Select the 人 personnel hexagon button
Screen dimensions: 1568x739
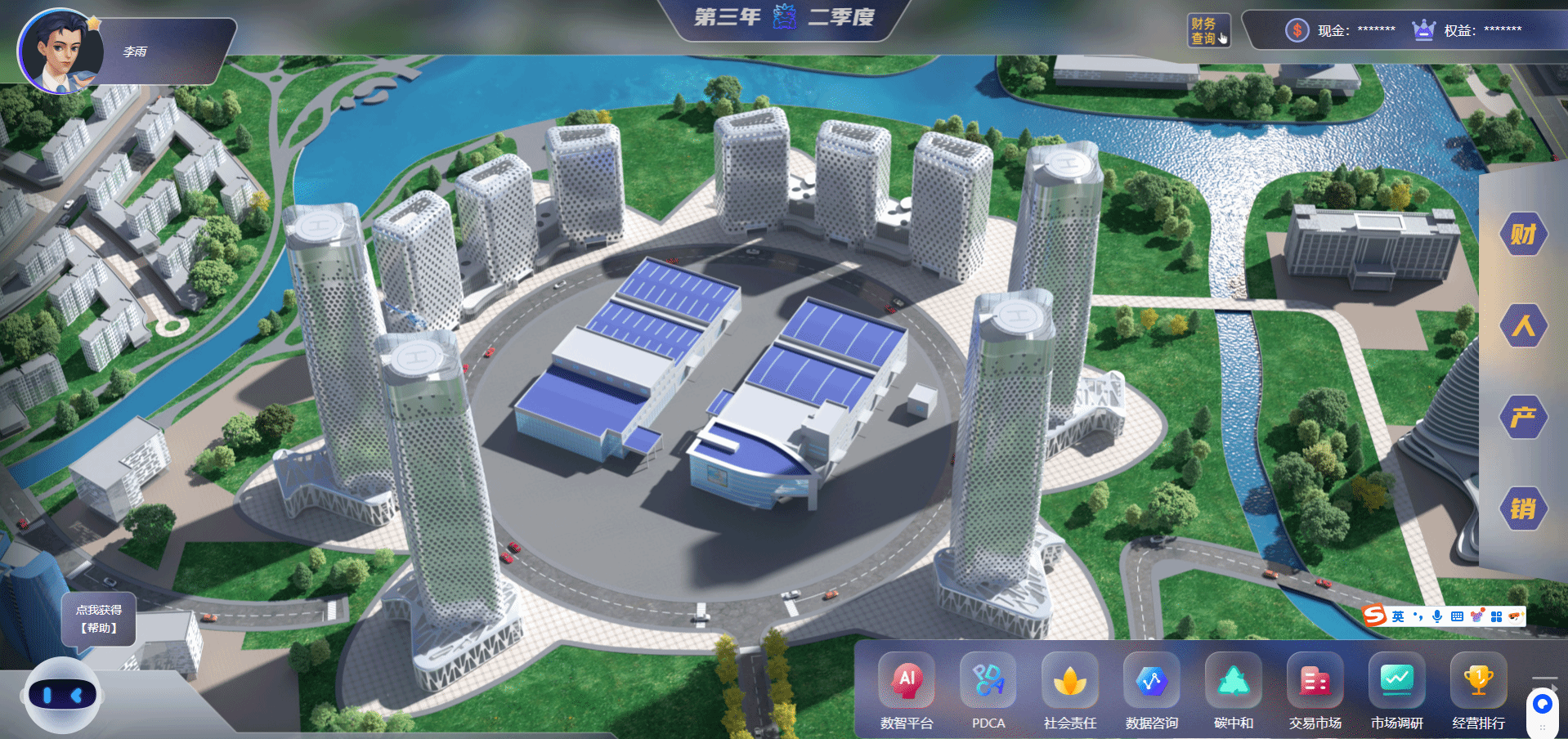pyautogui.click(x=1522, y=326)
